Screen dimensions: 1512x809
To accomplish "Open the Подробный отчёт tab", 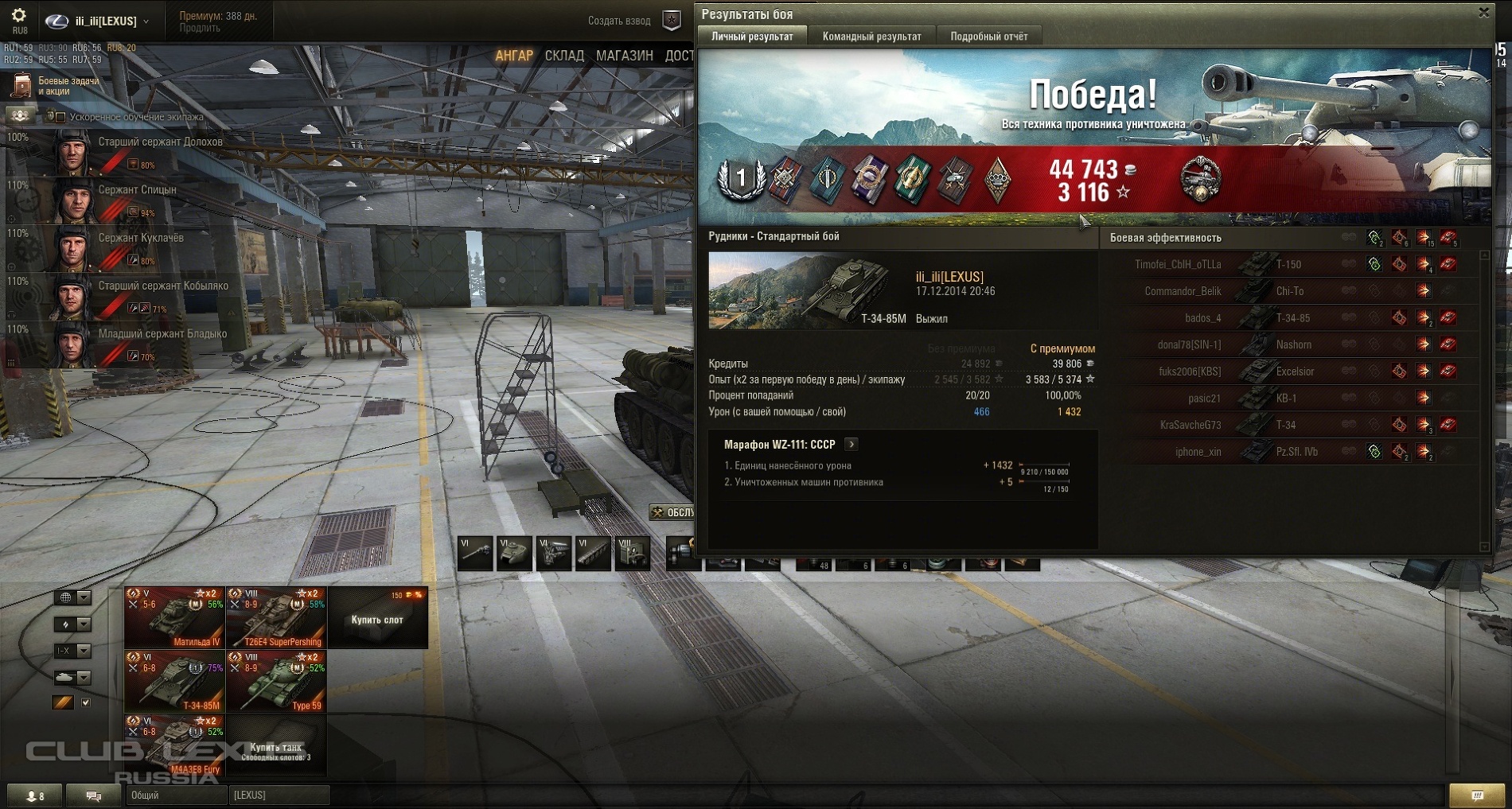I will tap(988, 37).
